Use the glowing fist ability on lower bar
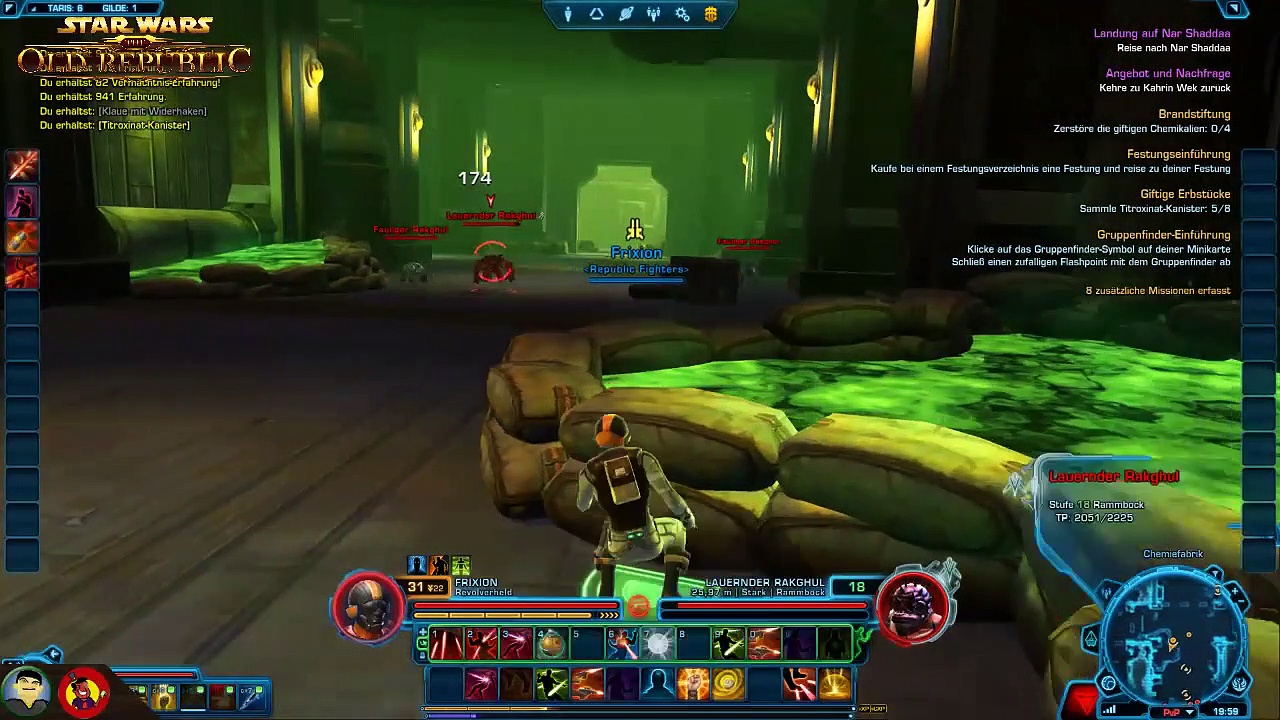Viewport: 1280px width, 720px height. pos(693,684)
